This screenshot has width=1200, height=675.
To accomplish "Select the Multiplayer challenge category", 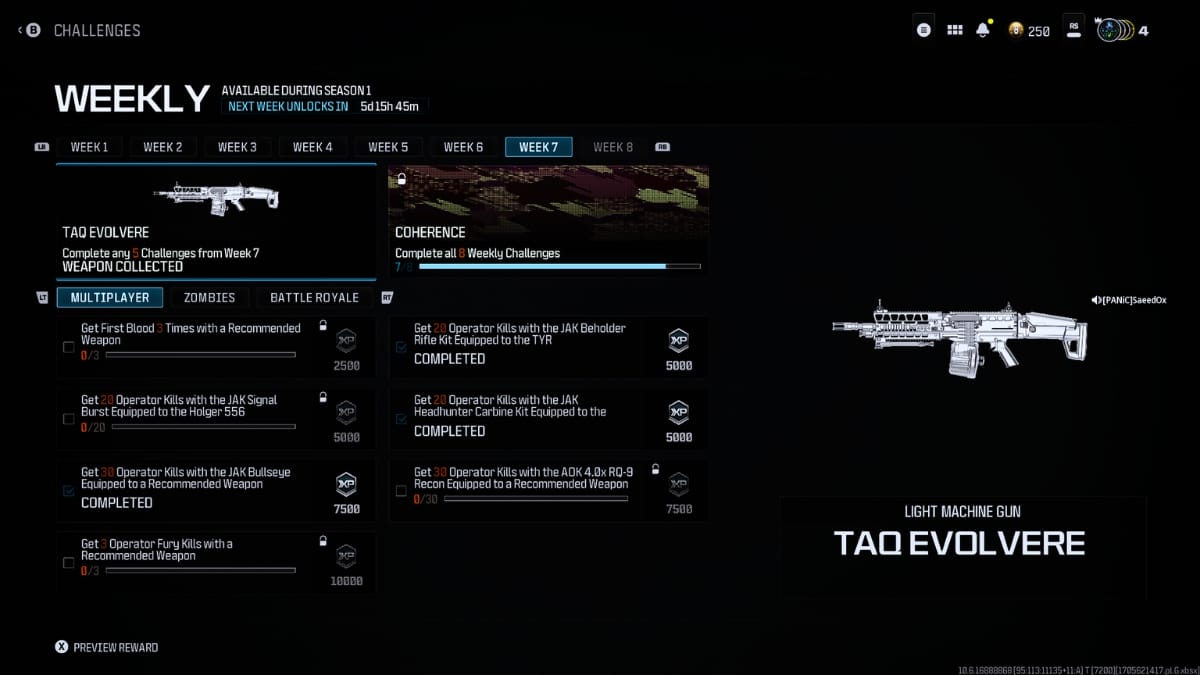I will (x=110, y=297).
